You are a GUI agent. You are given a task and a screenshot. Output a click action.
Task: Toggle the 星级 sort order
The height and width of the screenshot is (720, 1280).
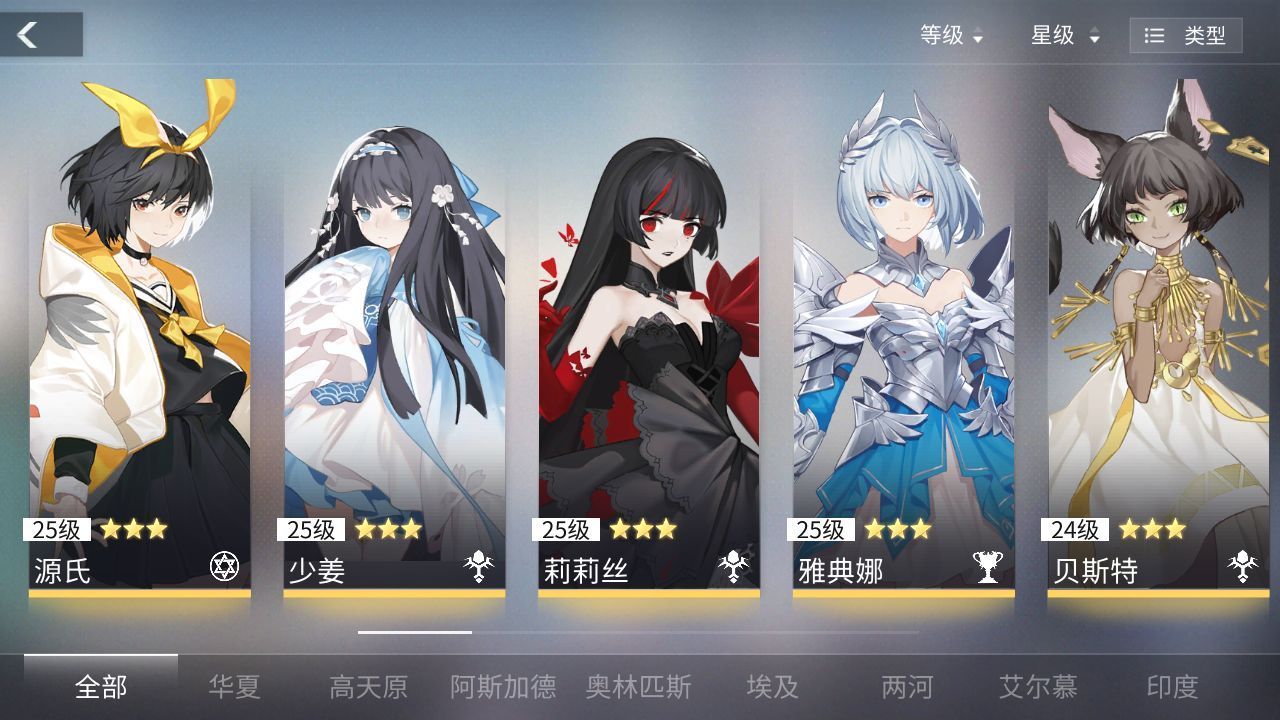[1059, 36]
